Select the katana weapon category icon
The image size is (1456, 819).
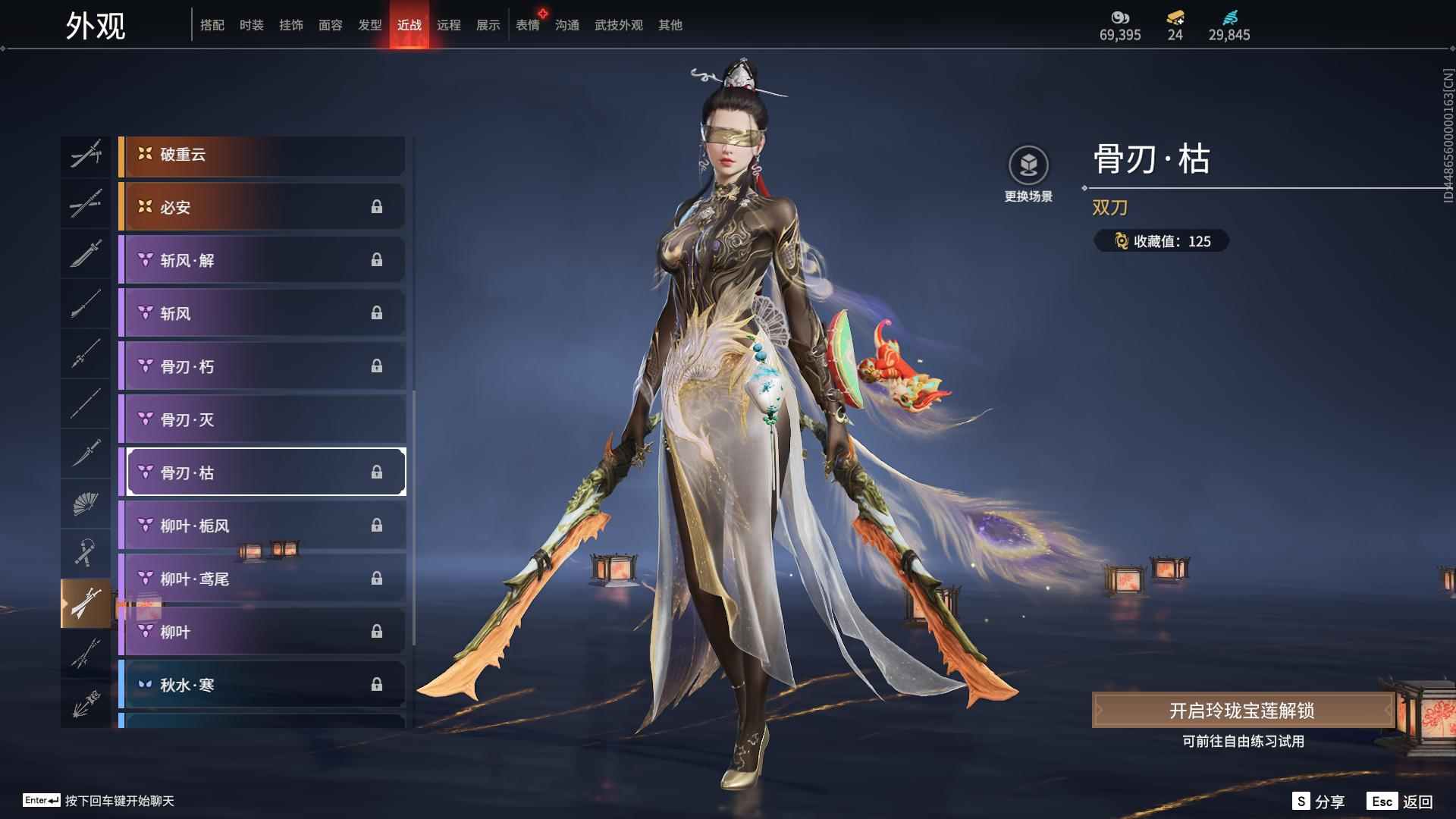86,254
